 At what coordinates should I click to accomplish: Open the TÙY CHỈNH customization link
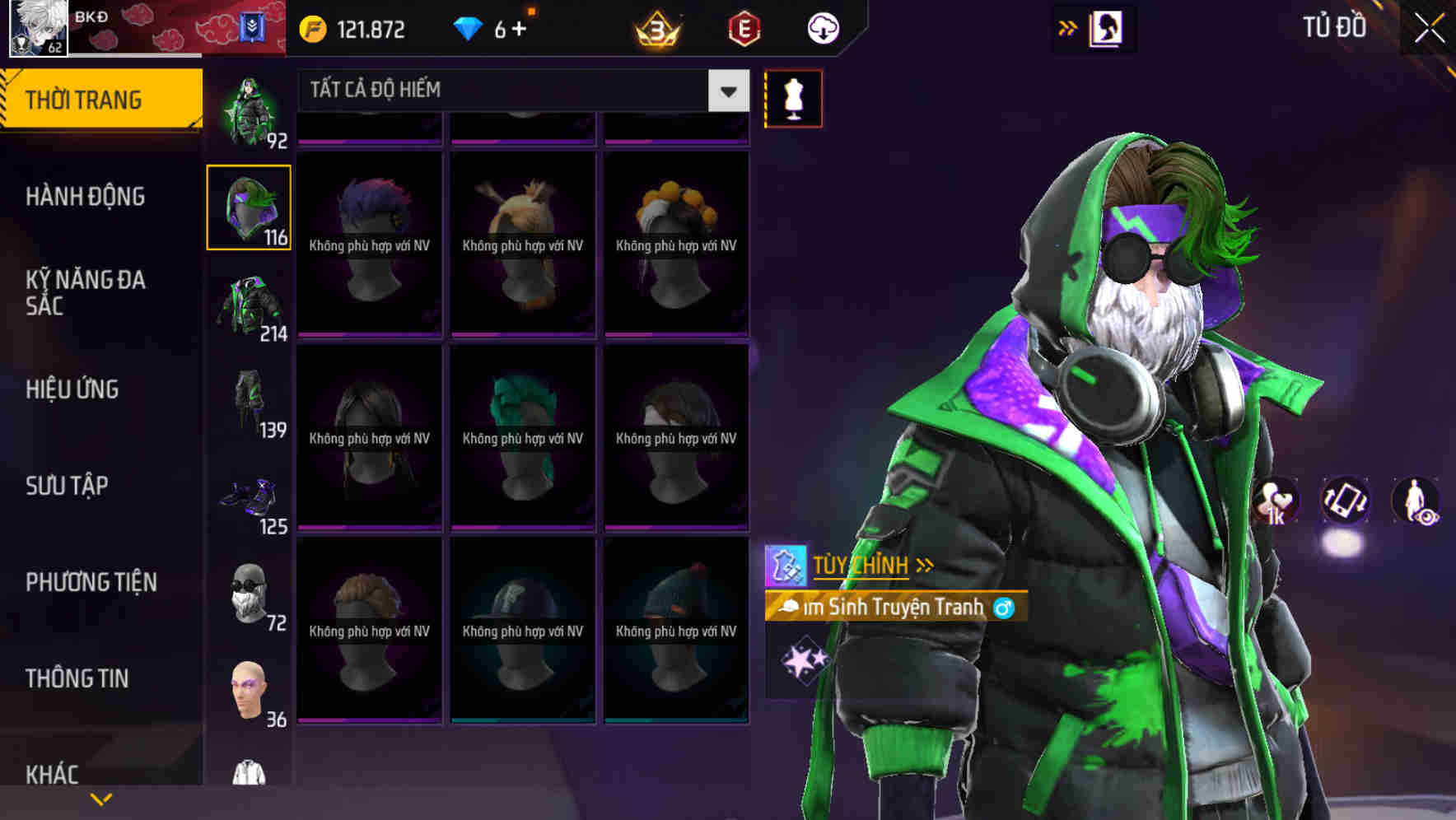860,565
